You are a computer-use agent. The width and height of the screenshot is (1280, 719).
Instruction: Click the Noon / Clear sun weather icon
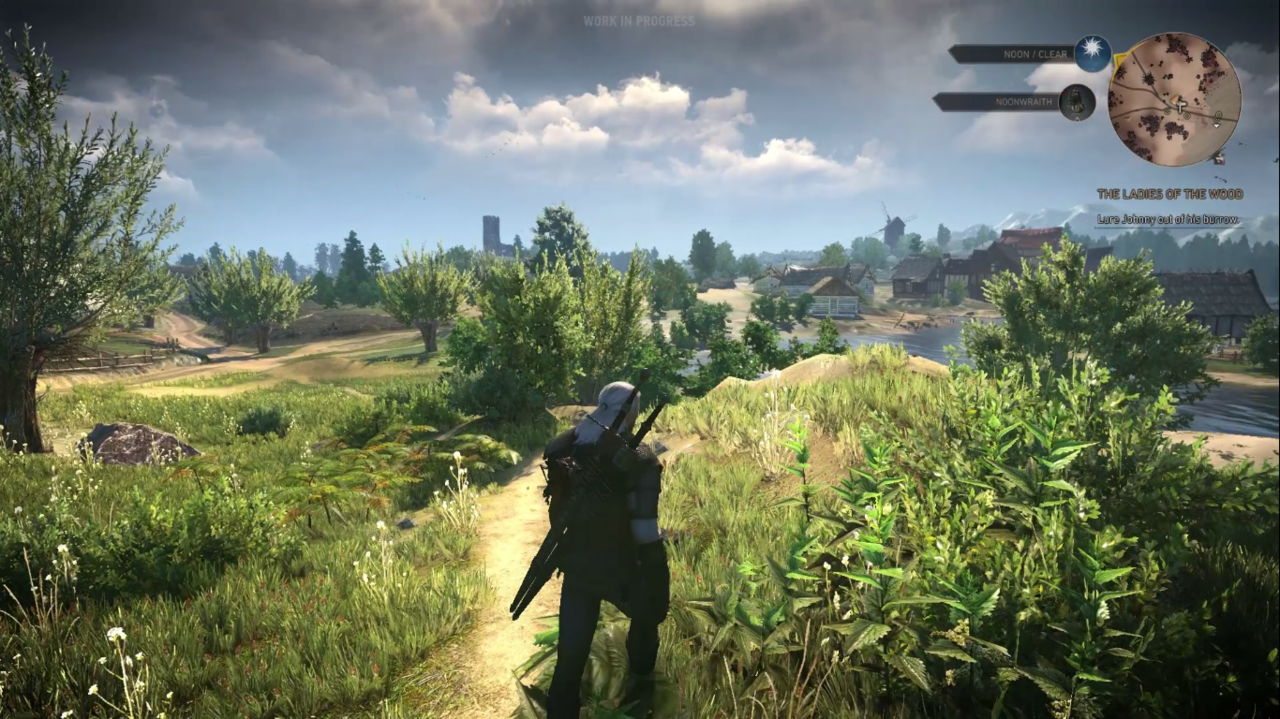click(x=1092, y=54)
